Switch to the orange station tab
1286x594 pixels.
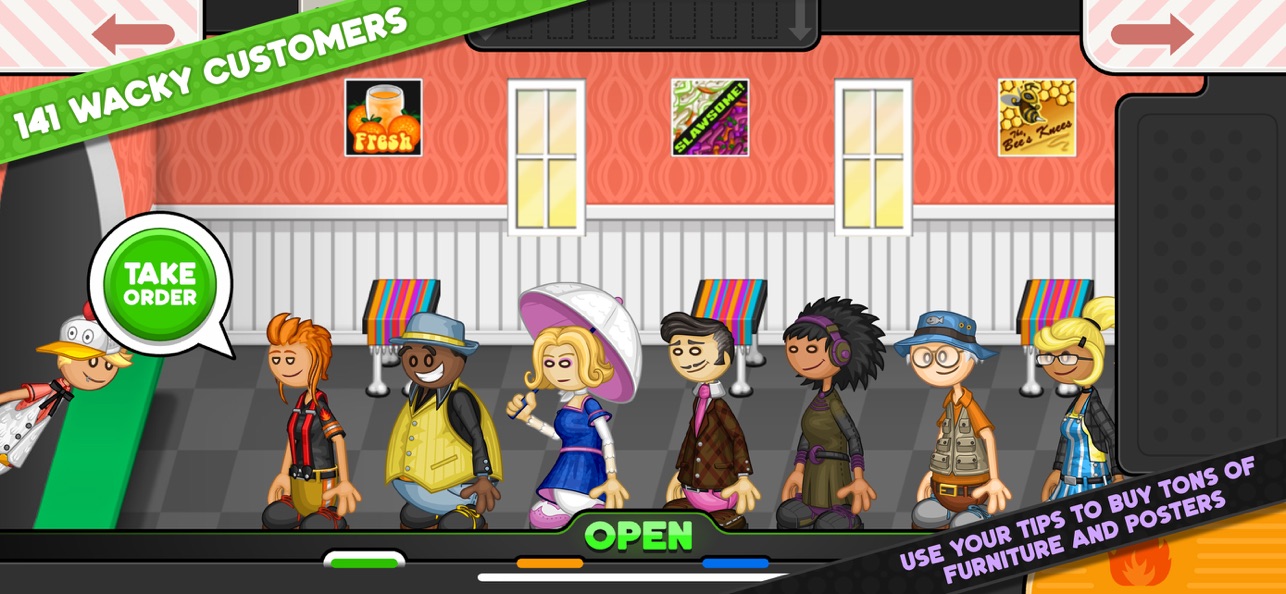(549, 563)
